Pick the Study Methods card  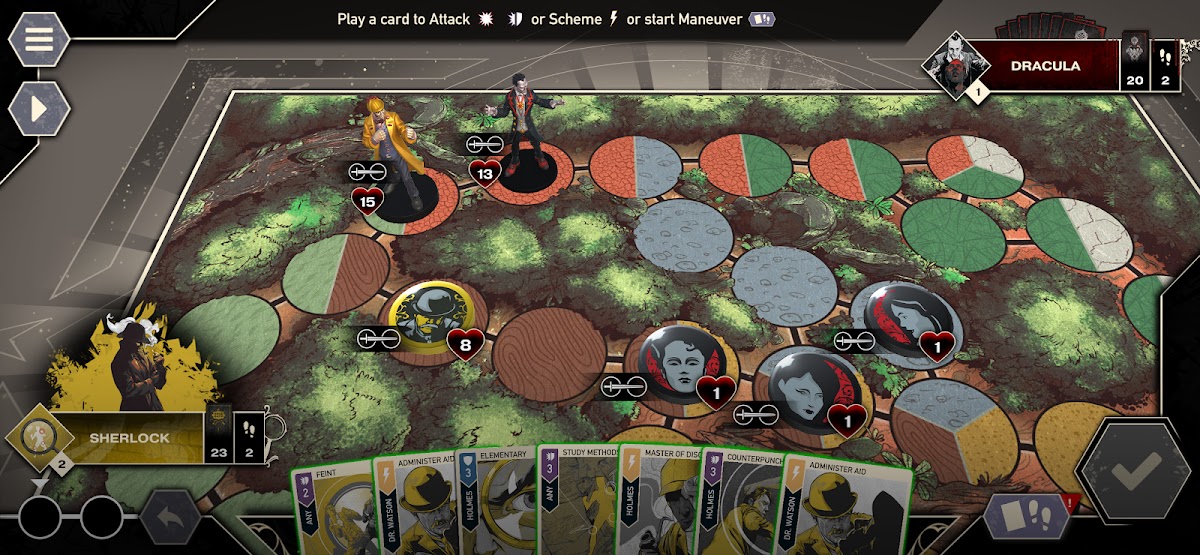[x=577, y=505]
